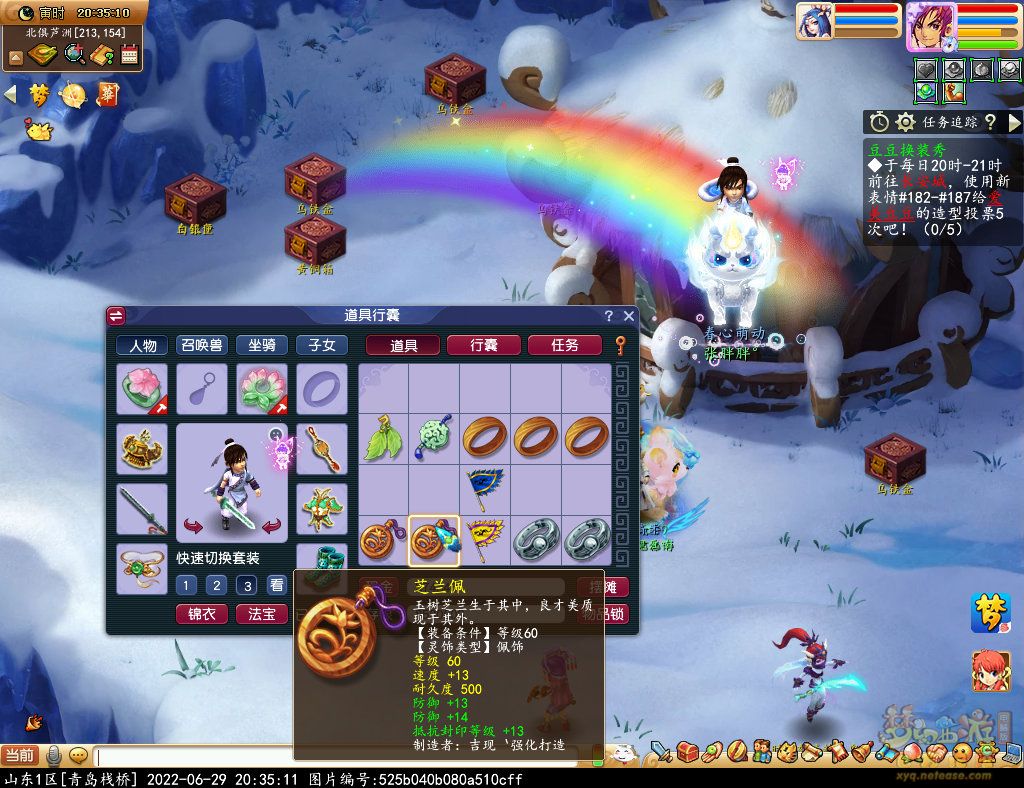This screenshot has height=788, width=1024.
Task: Select the green leaf item slot
Action: (x=383, y=439)
